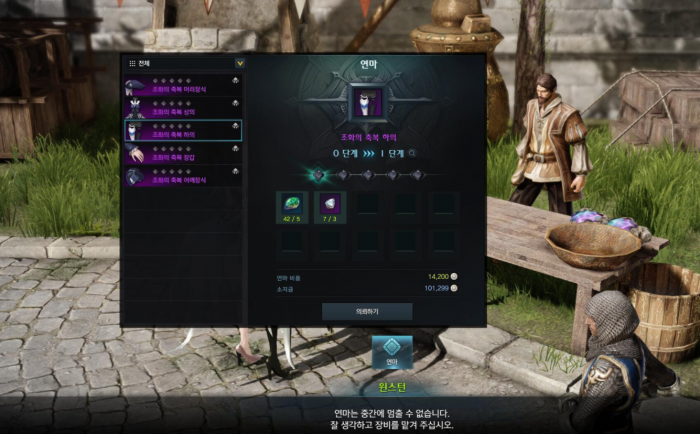Viewport: 700px width, 434px height.
Task: Click the selected pants item portrait
Action: (x=367, y=103)
